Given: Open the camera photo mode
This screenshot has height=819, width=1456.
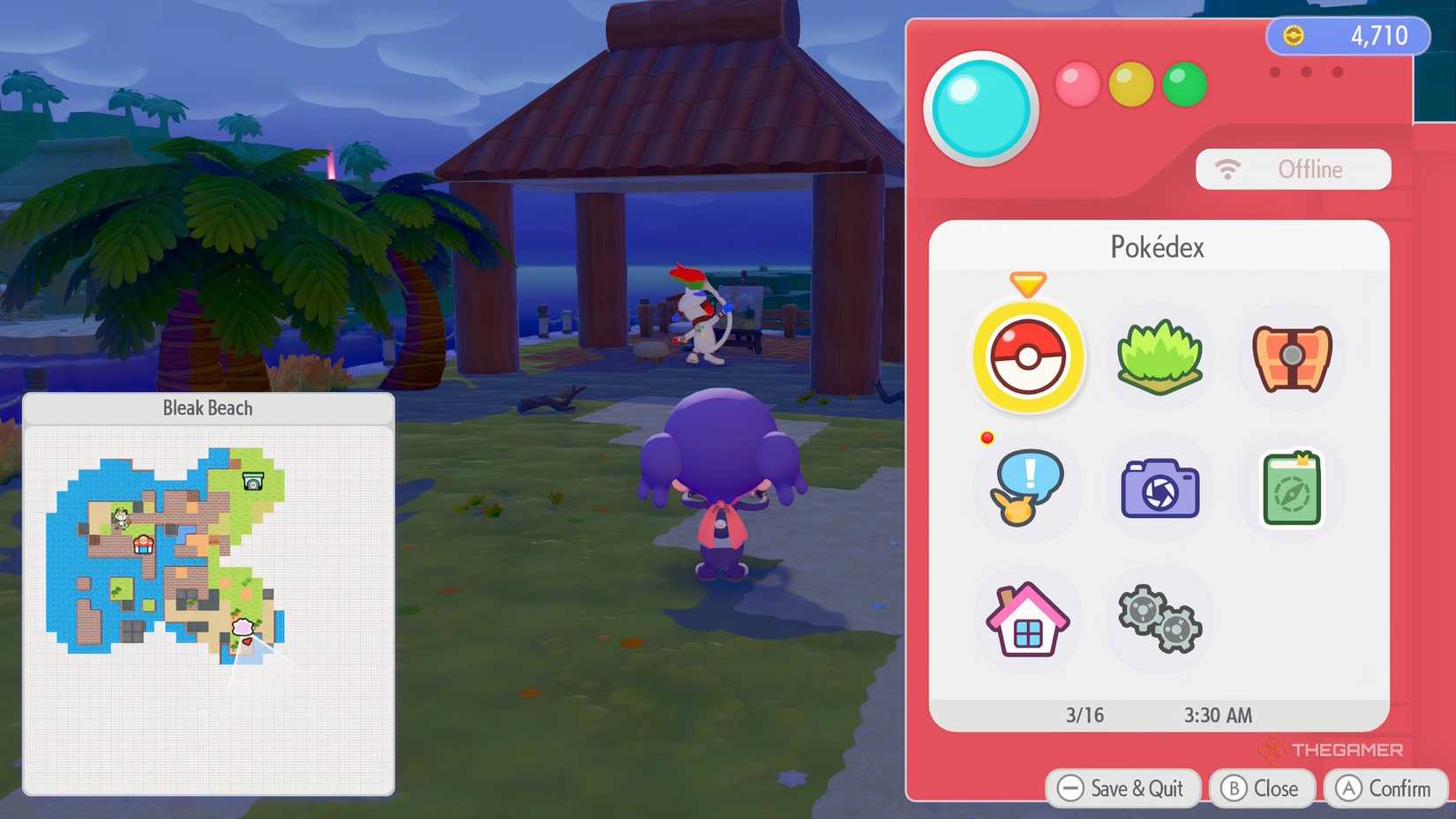Looking at the screenshot, I should [1159, 489].
